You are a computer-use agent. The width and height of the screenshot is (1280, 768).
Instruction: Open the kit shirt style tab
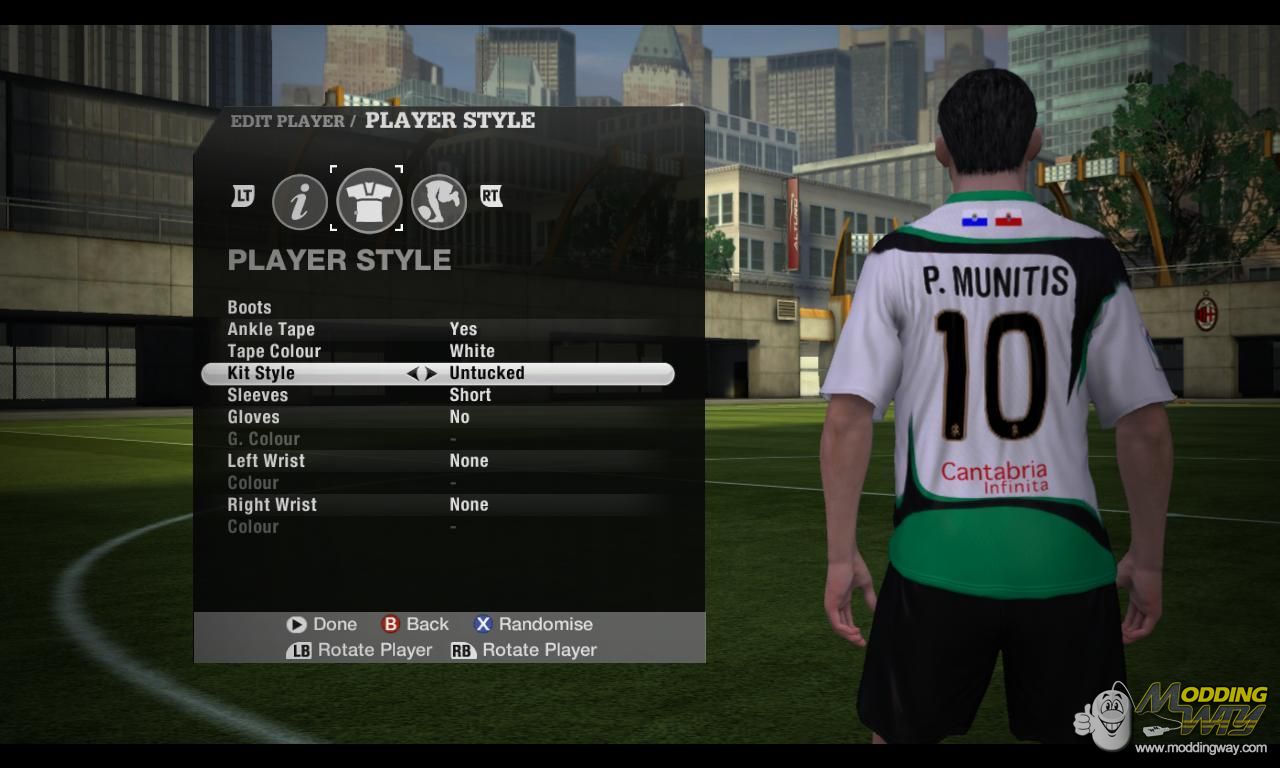(x=369, y=201)
